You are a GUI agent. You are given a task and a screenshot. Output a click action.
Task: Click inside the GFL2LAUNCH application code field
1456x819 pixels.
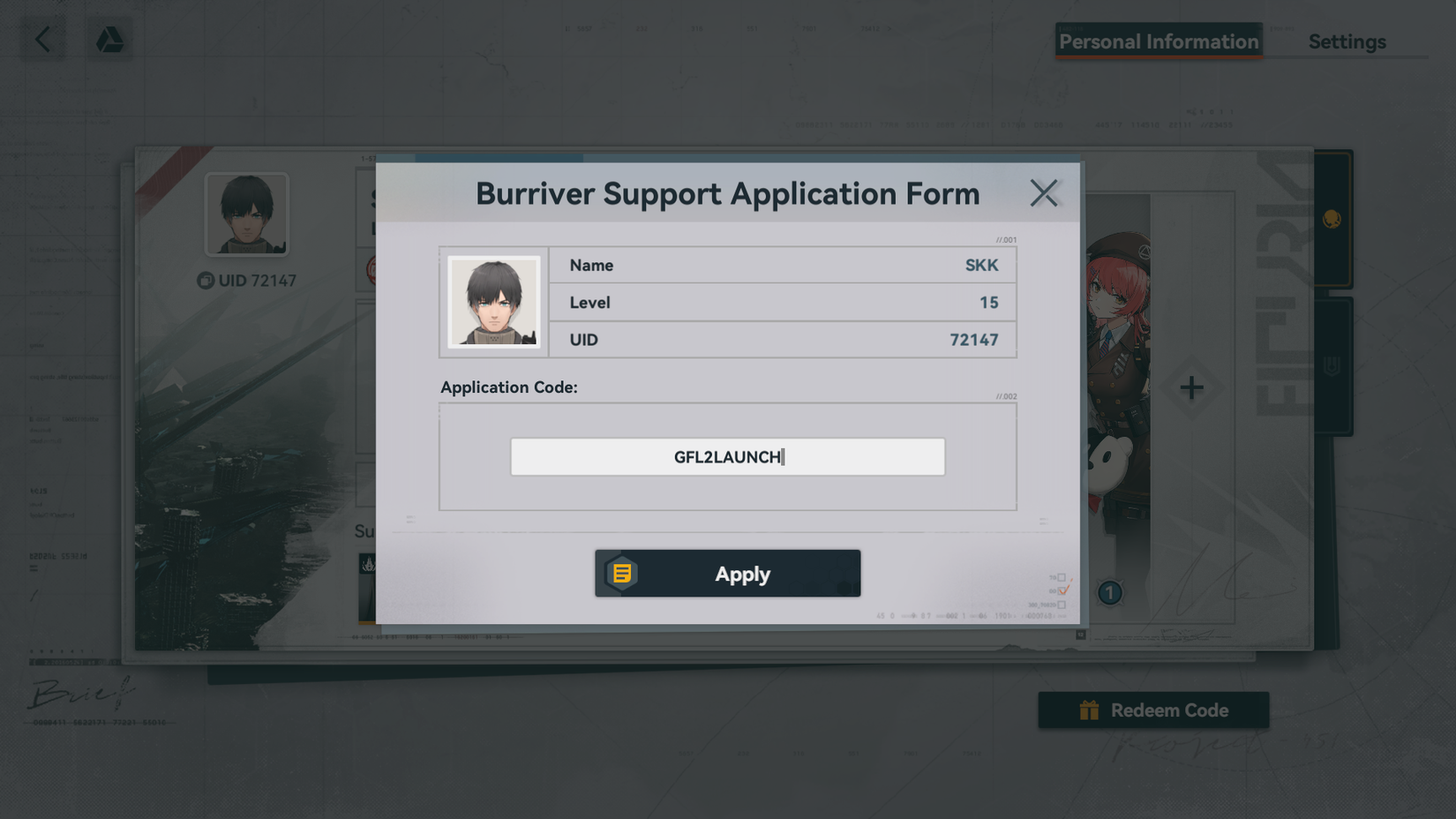click(x=727, y=456)
